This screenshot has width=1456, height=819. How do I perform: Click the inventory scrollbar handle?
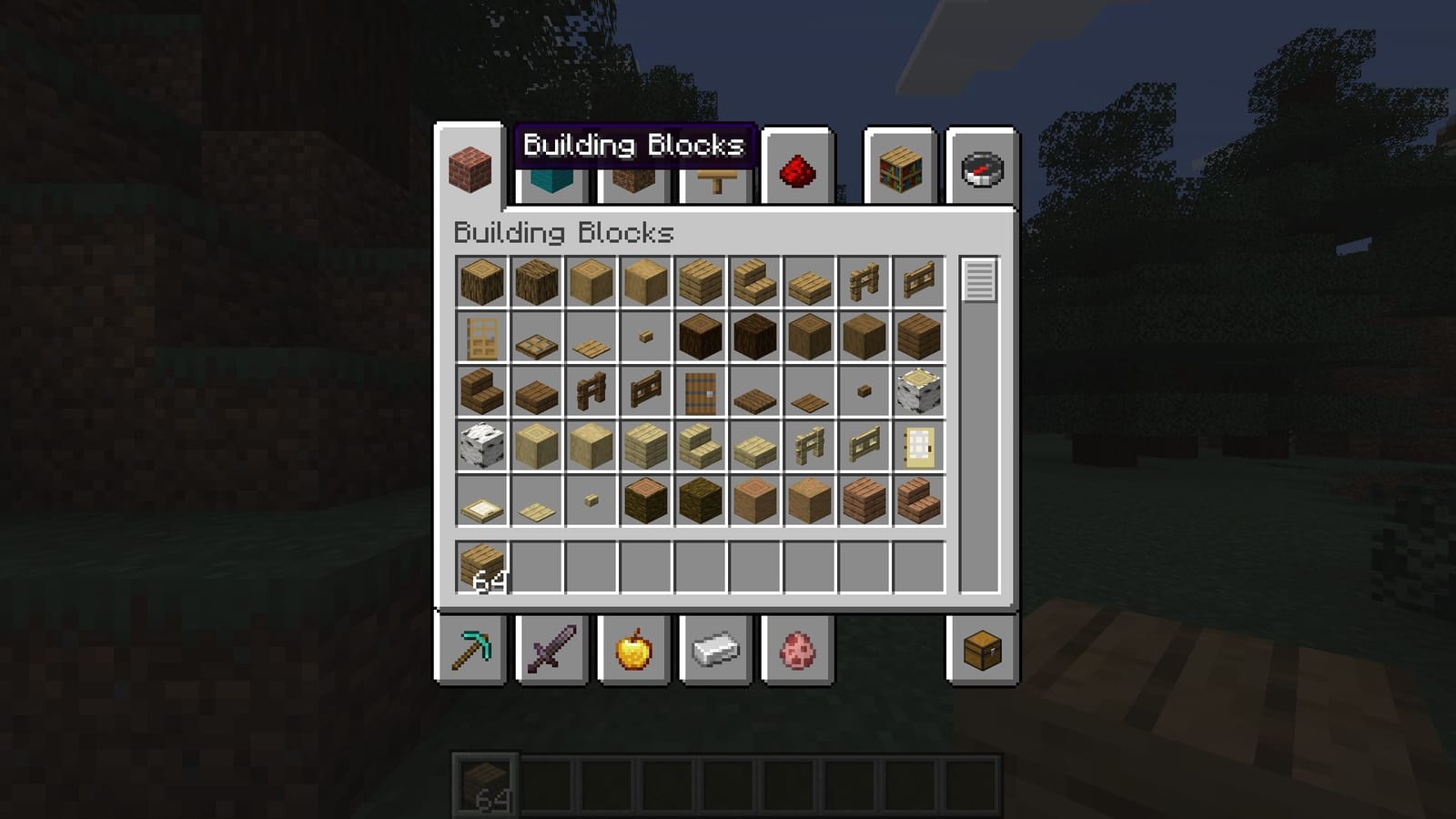coord(976,282)
